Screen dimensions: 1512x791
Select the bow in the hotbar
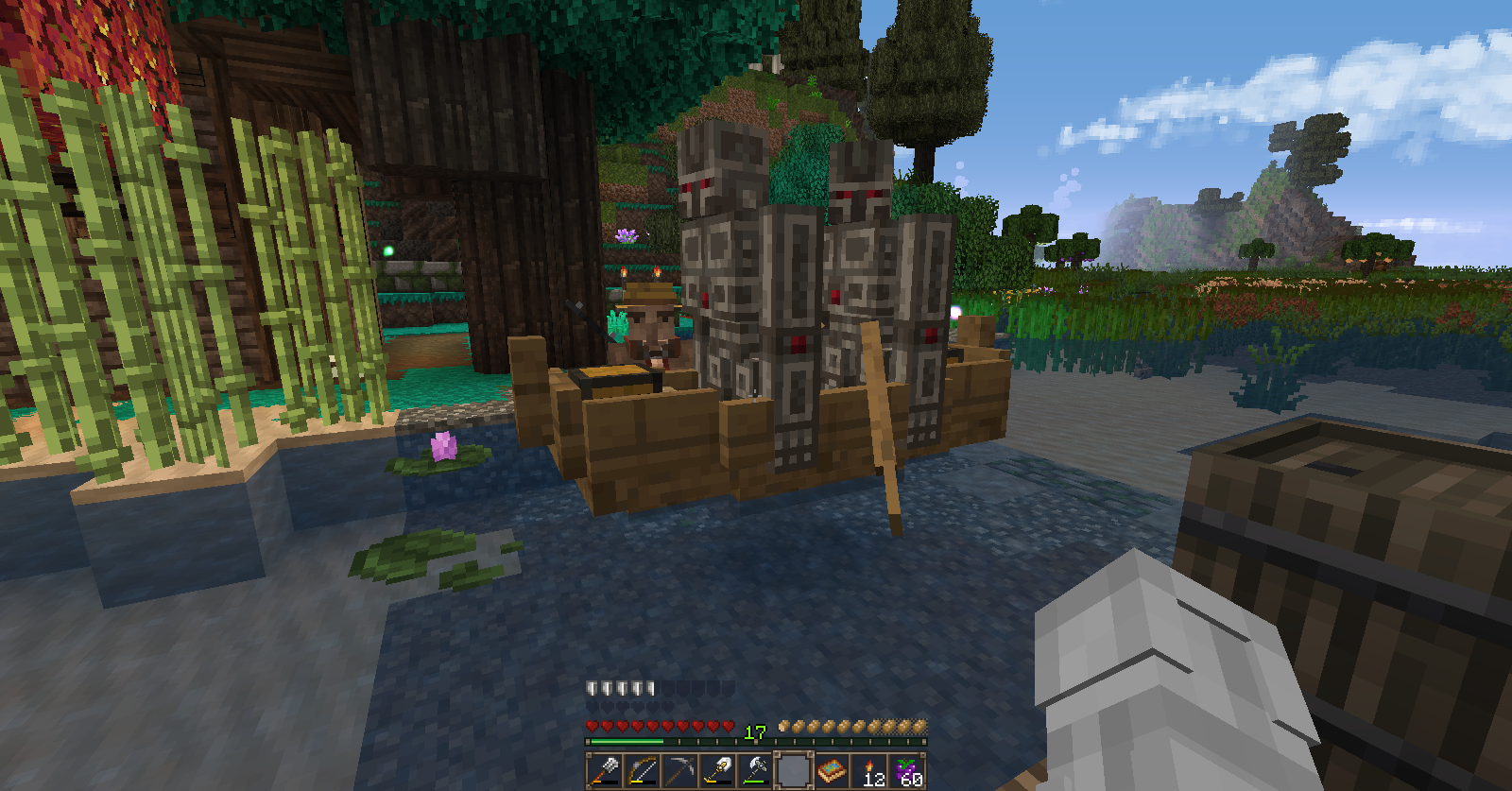click(644, 770)
